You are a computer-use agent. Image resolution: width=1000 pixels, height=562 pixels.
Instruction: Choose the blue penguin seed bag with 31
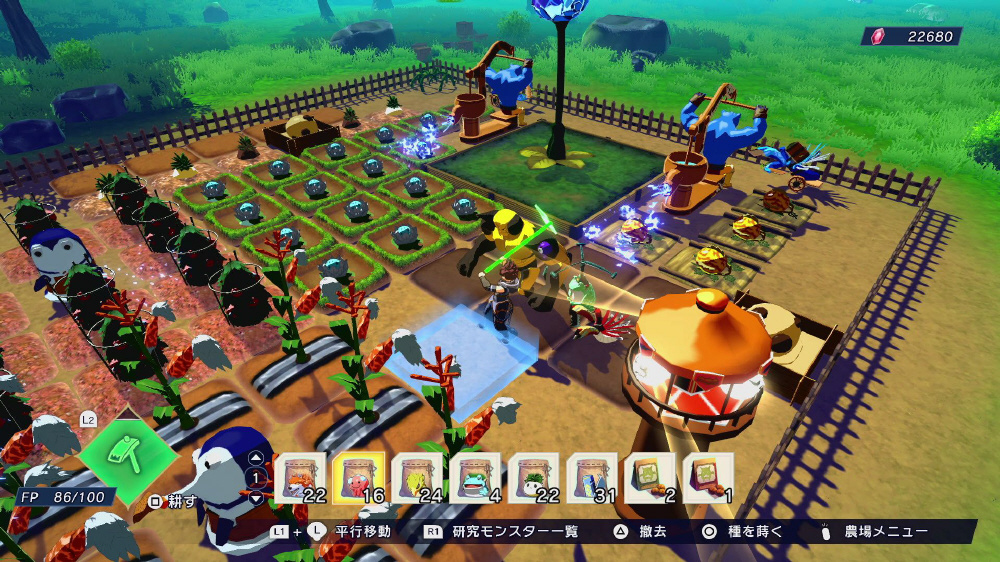click(592, 478)
